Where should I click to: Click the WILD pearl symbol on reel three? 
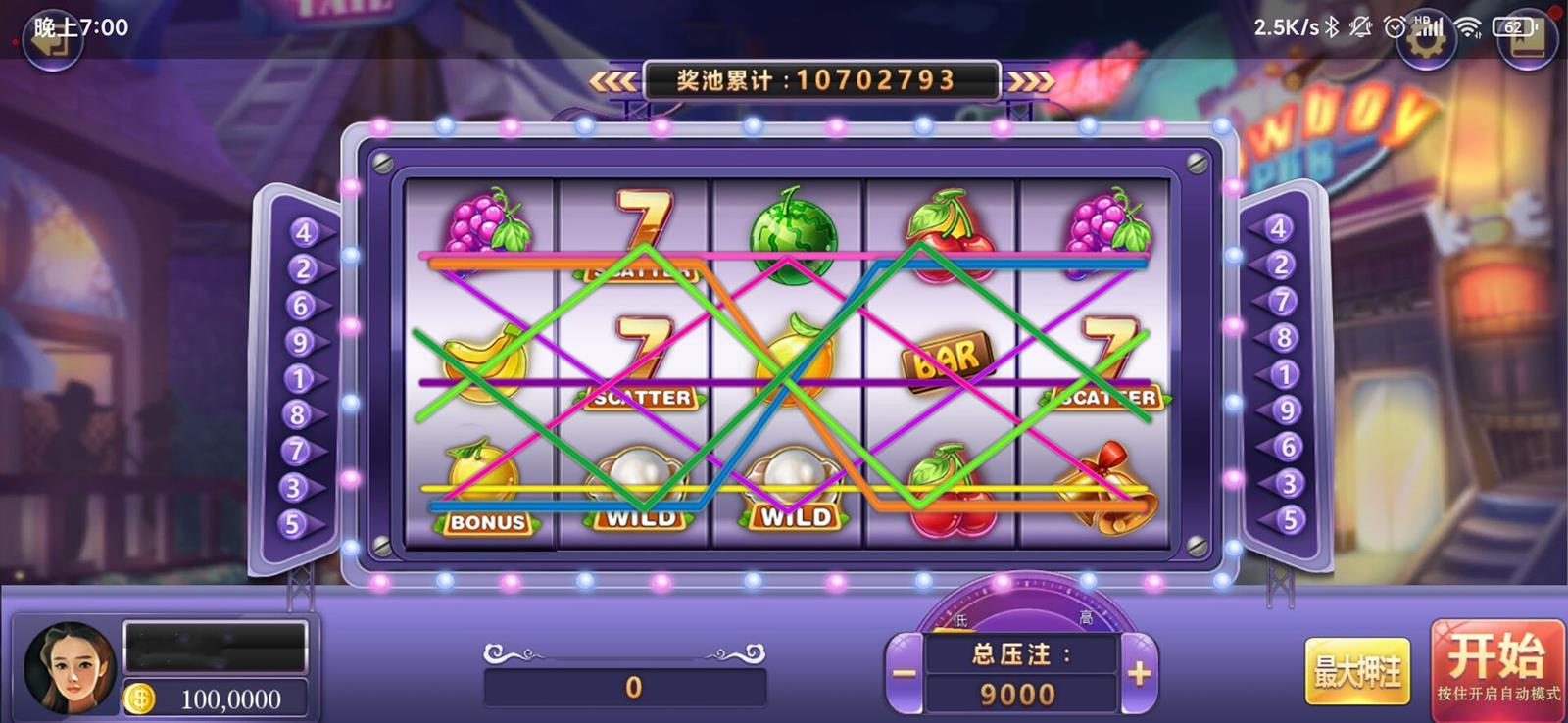[794, 480]
